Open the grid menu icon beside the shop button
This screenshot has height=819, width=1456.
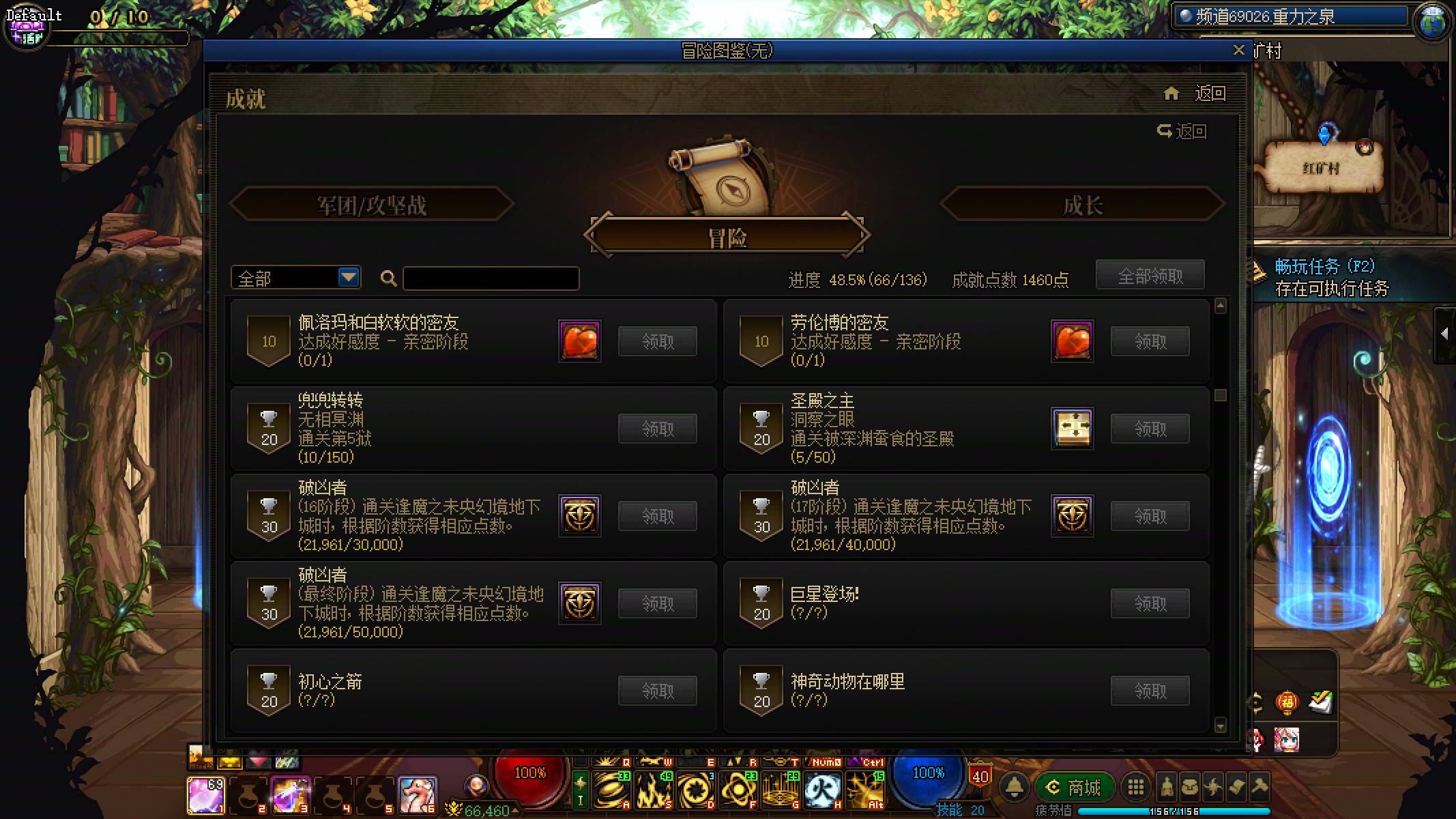(1137, 787)
